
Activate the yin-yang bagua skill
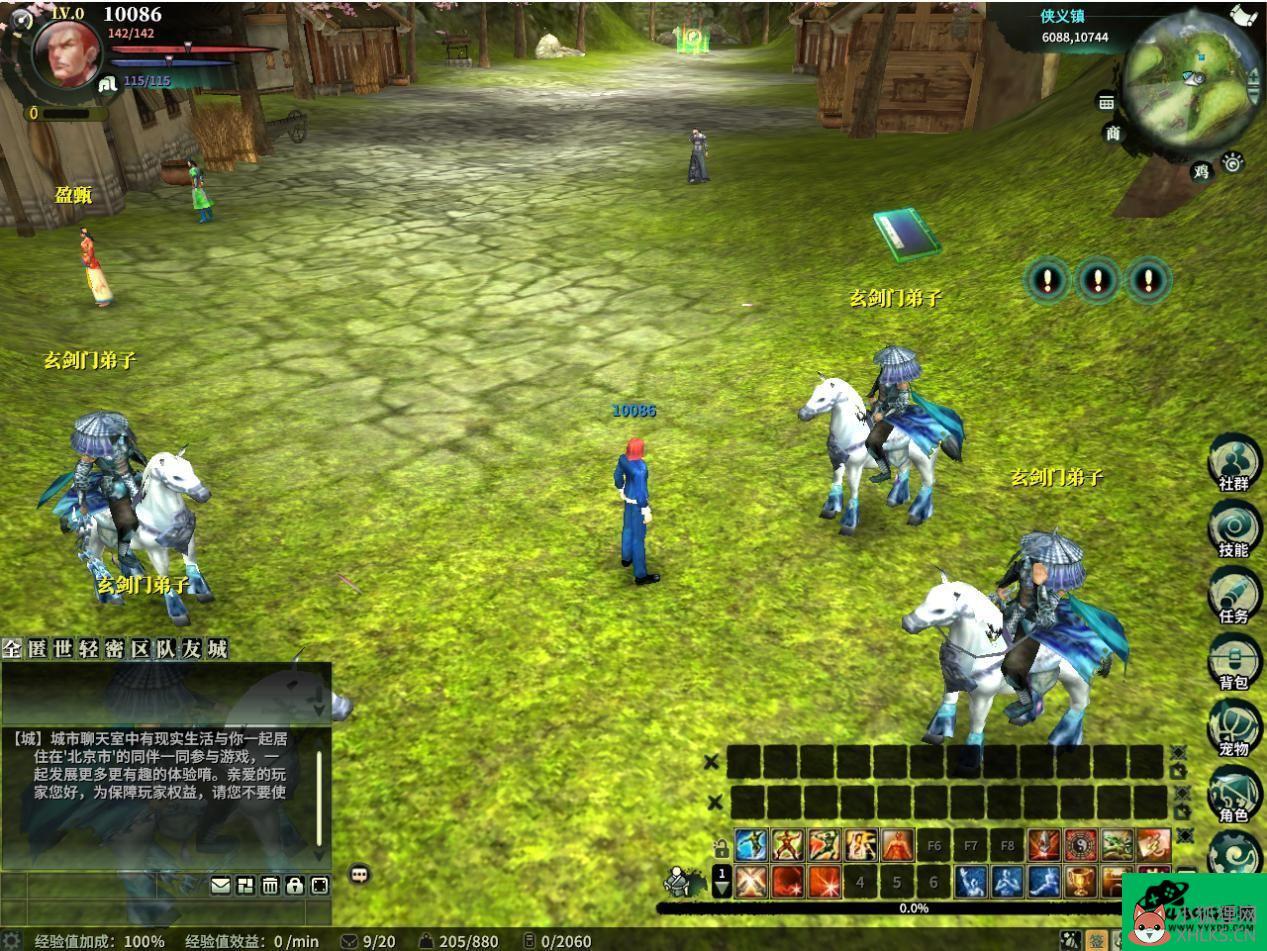tap(1080, 845)
